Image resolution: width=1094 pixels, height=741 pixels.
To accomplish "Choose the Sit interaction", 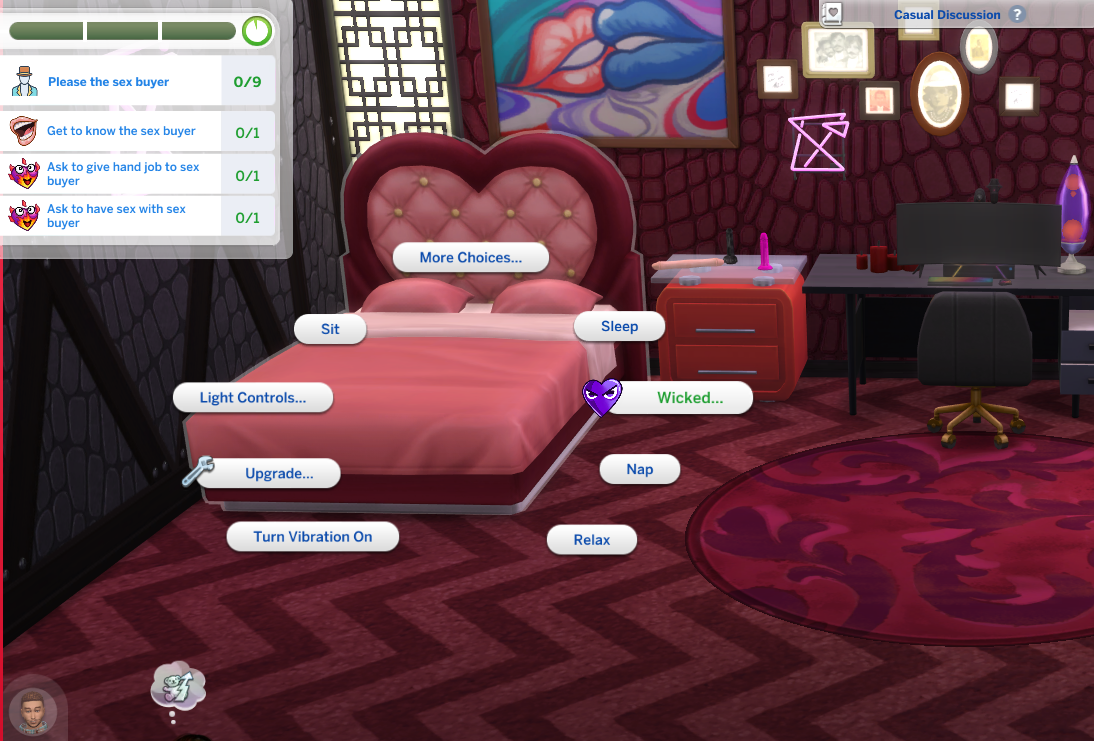I will 330,329.
